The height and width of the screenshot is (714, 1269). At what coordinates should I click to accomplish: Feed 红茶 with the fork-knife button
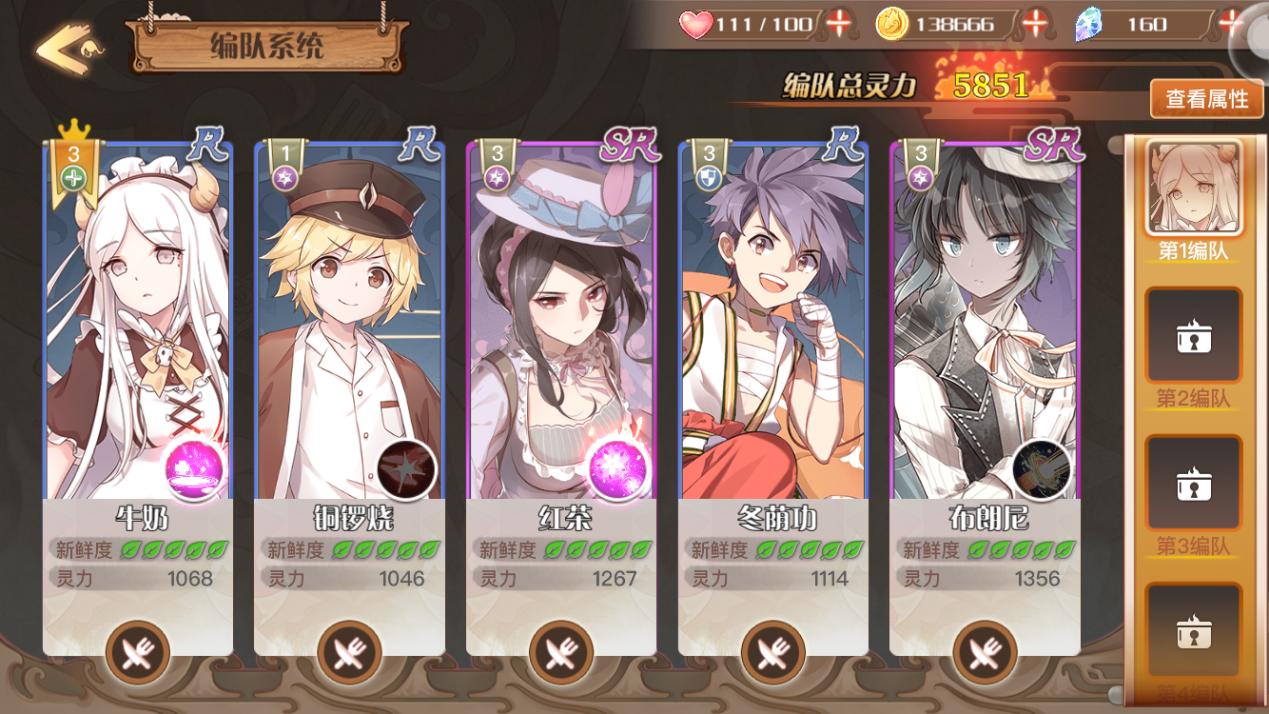pos(561,653)
